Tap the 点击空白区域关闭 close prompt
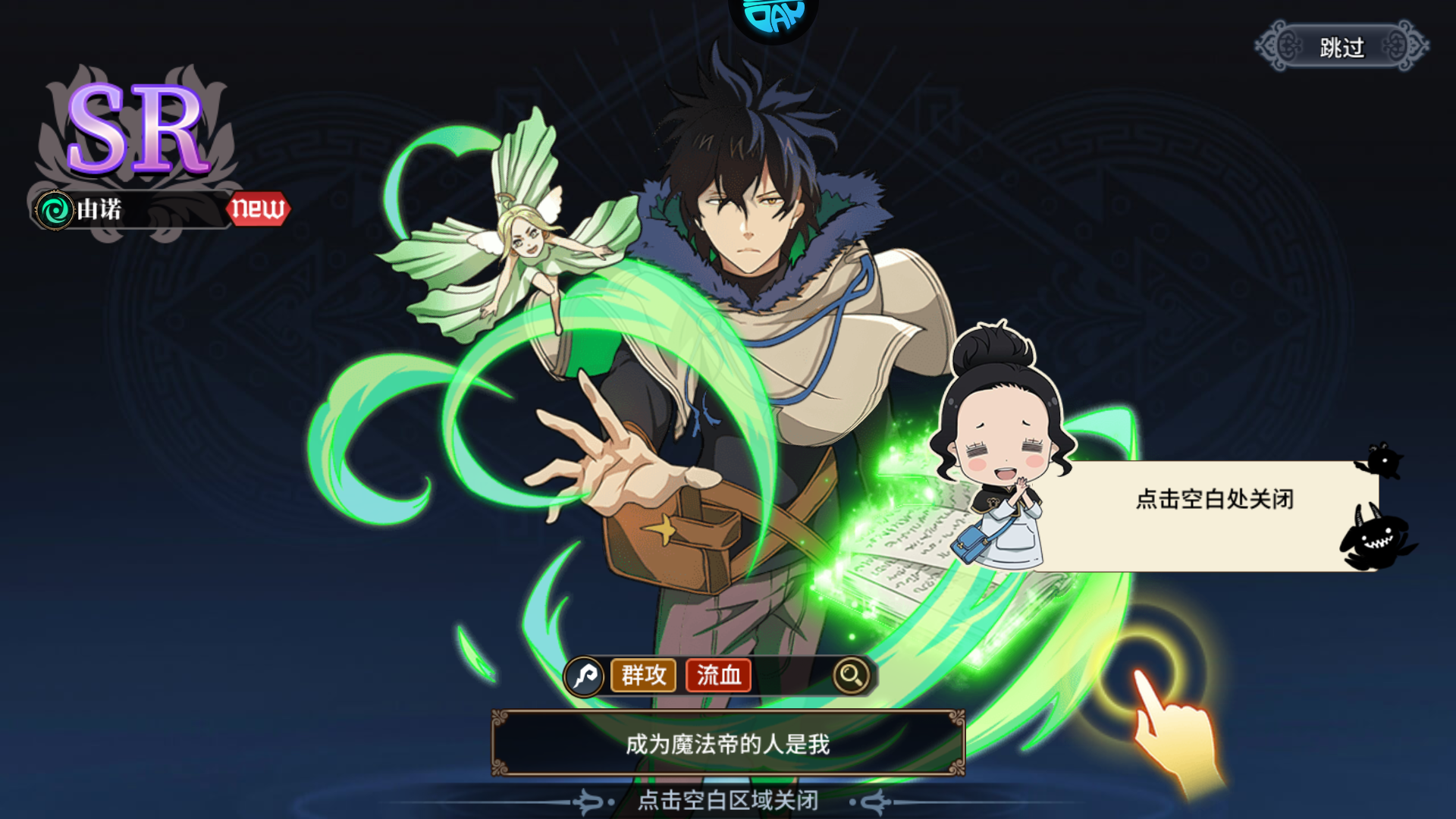1456x819 pixels. click(727, 800)
